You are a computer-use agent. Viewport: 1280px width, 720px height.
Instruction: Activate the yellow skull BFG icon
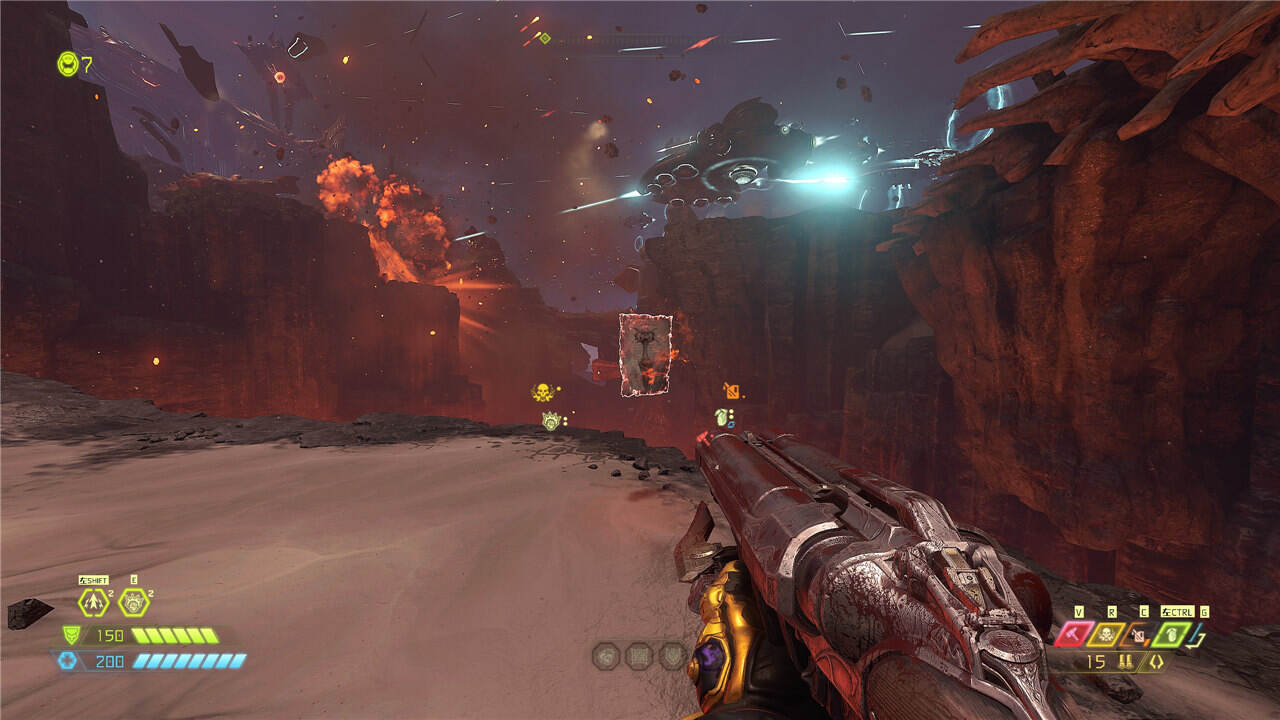tap(1108, 634)
